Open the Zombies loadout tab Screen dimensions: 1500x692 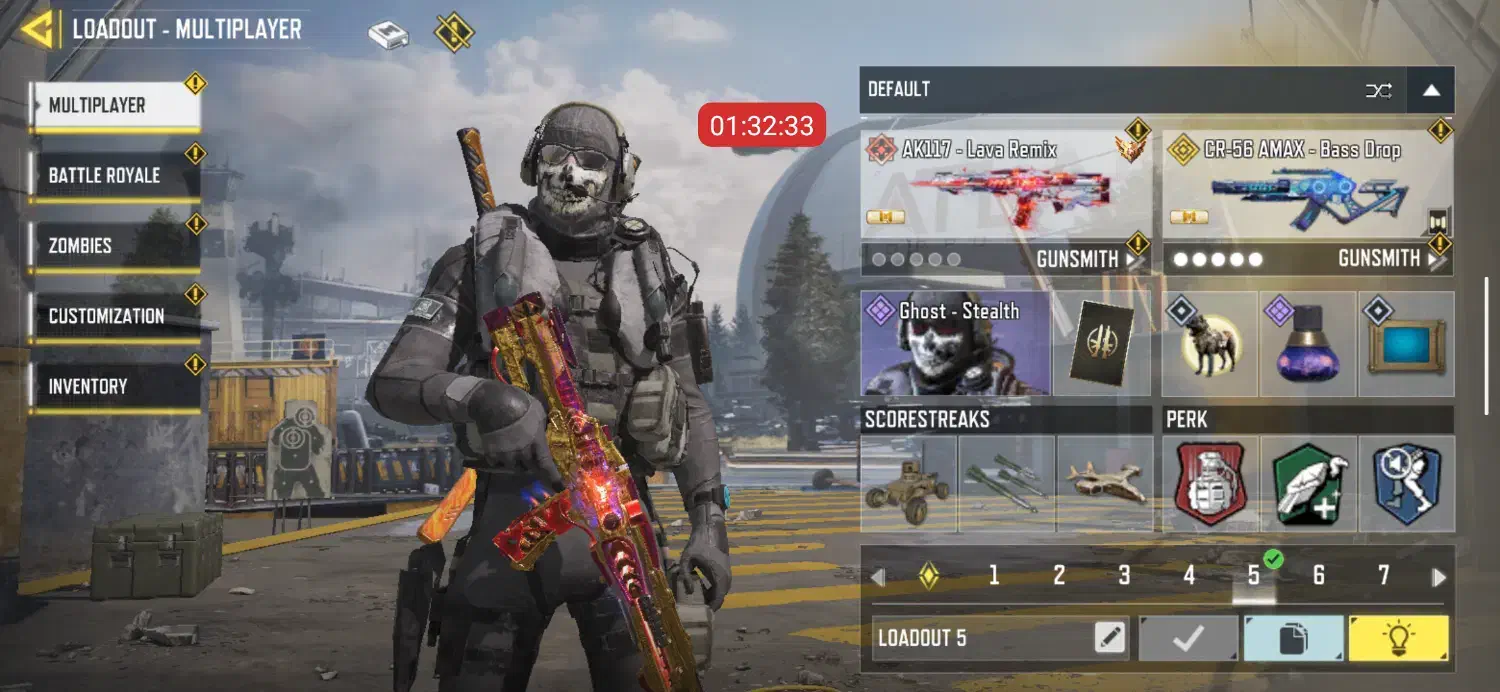[114, 246]
